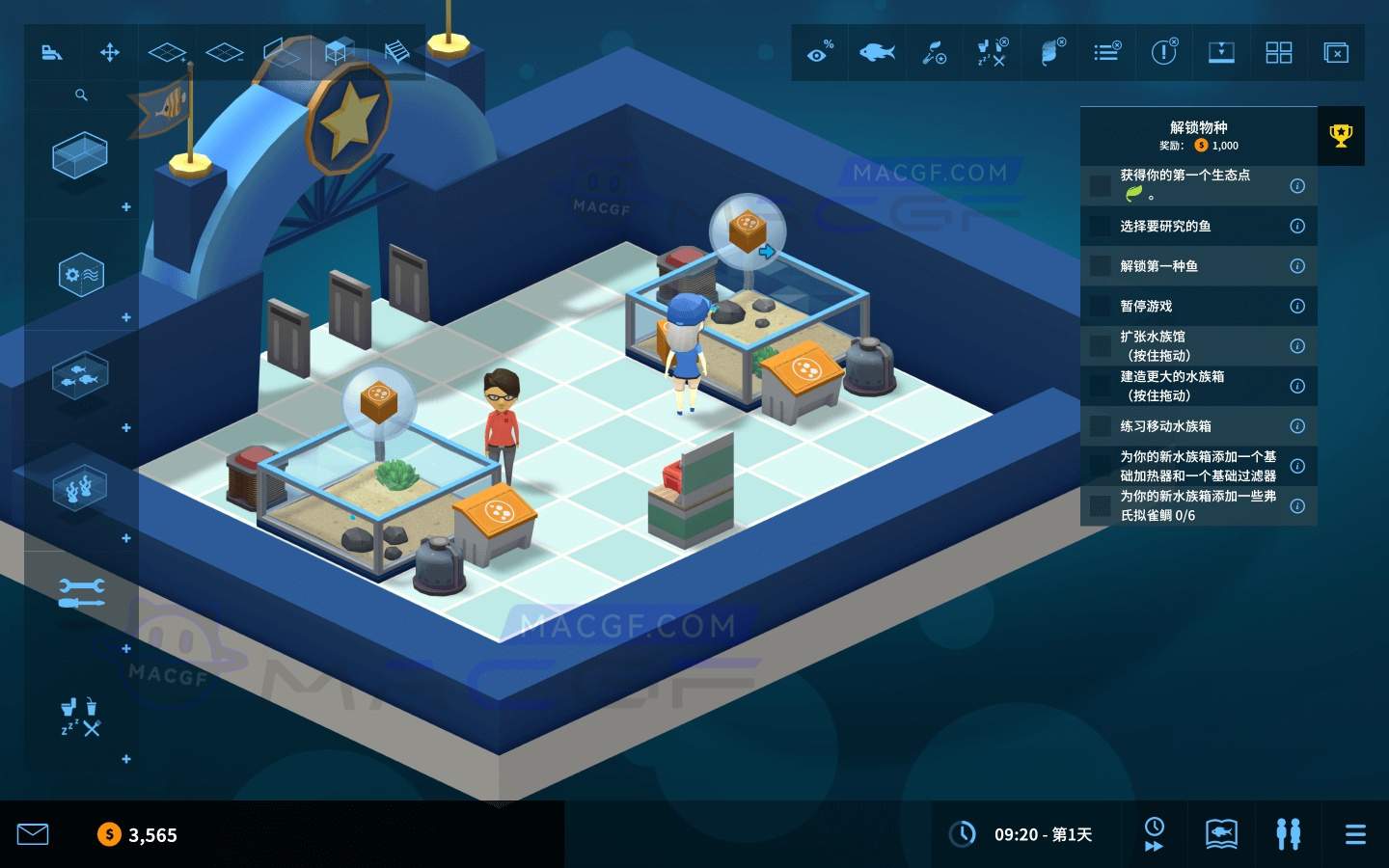Click the 解锁物种 reward trophy button
Viewport: 1389px width, 868px height.
coord(1341,135)
